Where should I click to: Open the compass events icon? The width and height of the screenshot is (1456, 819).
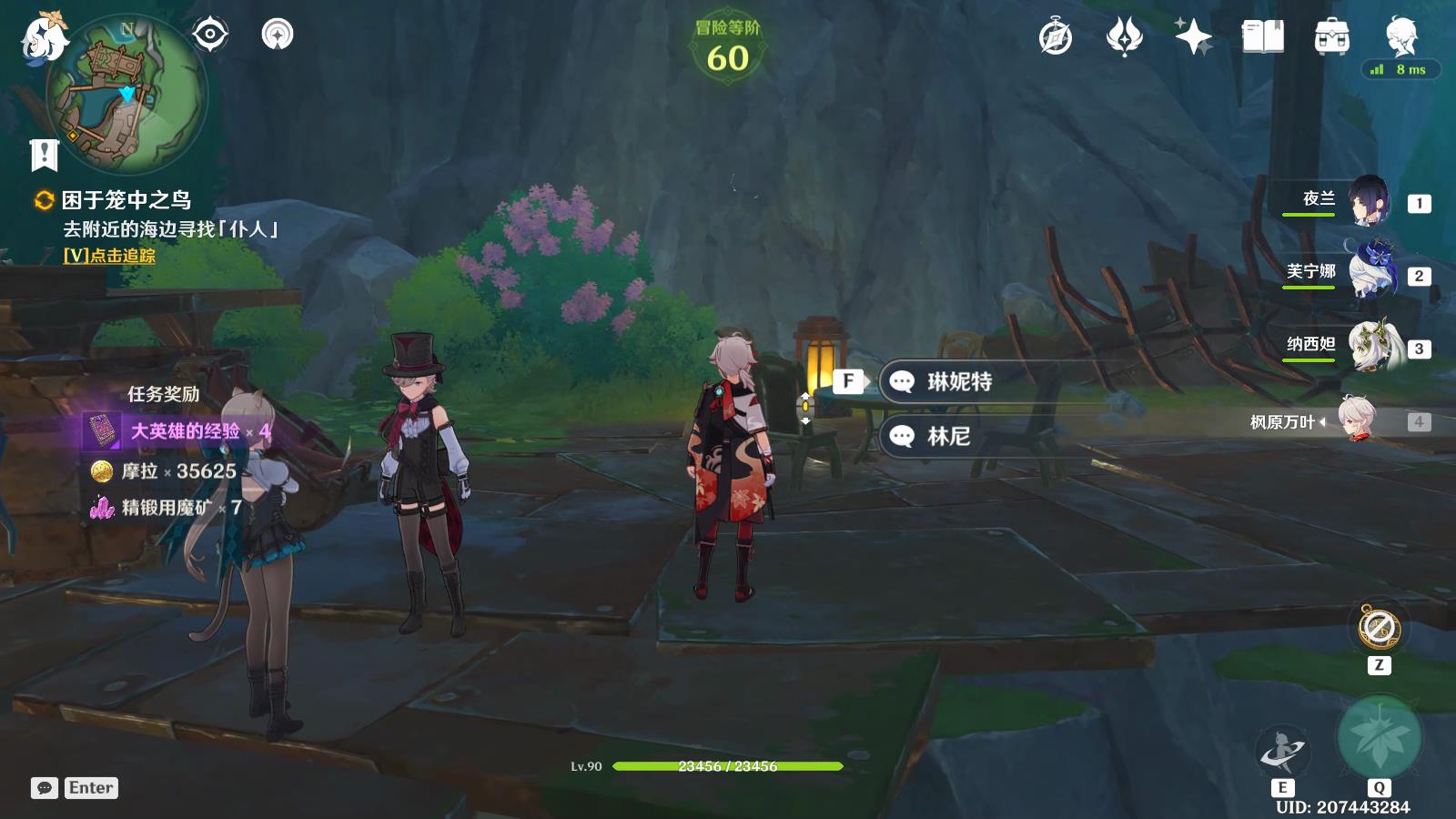coord(1056,37)
